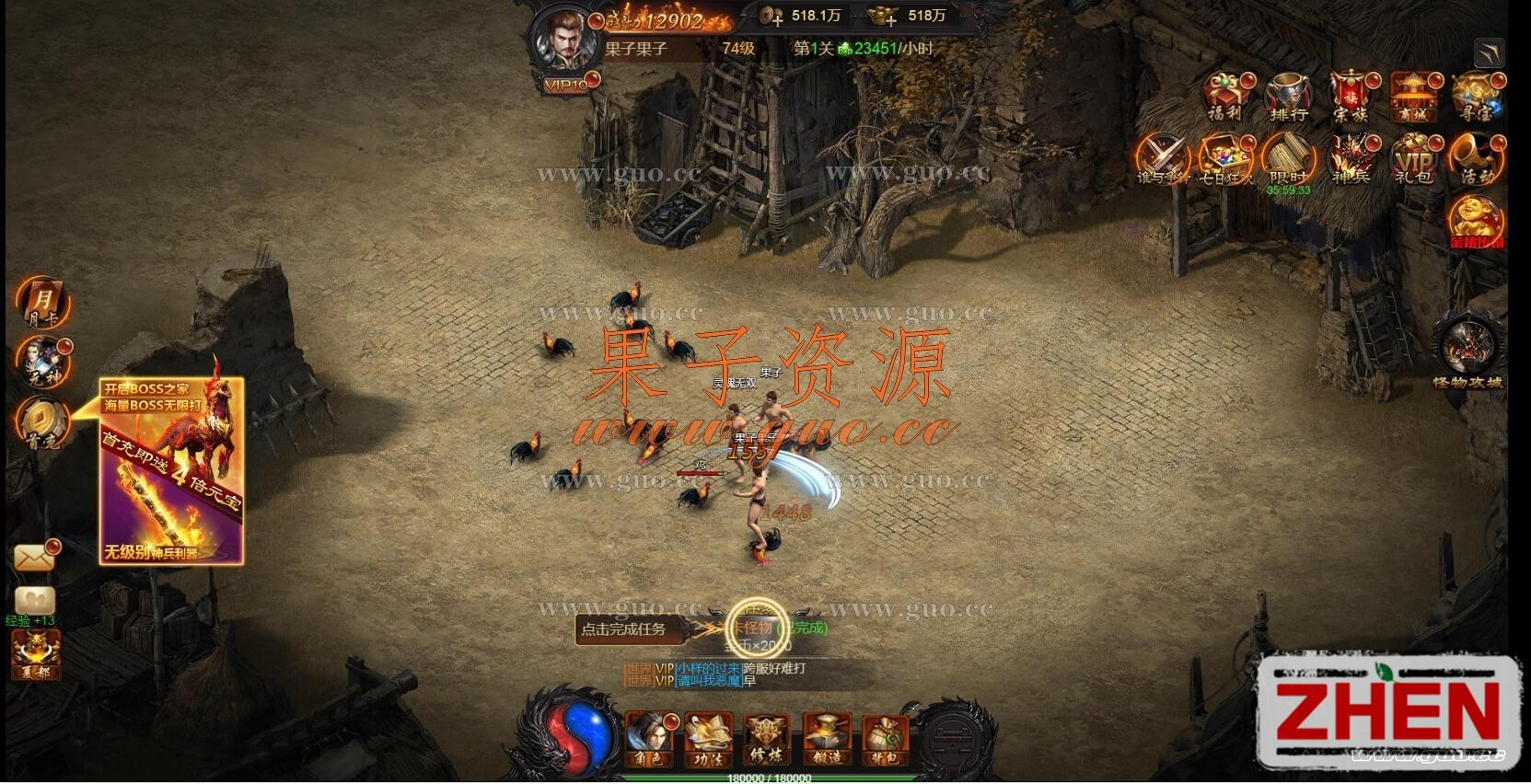Open the mail envelope inbox
The width and height of the screenshot is (1531, 784).
pos(35,557)
